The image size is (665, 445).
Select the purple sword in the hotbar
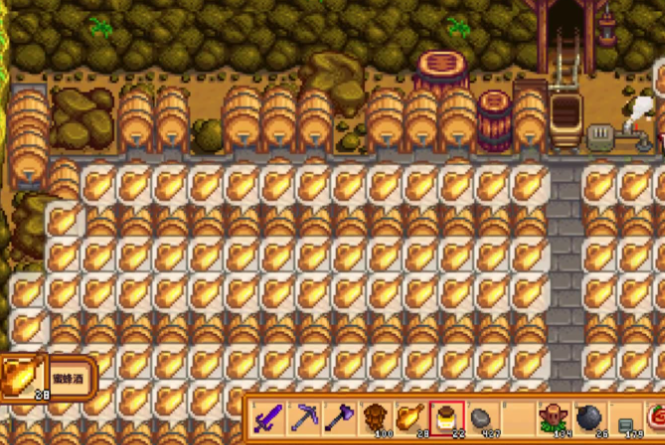click(x=267, y=416)
